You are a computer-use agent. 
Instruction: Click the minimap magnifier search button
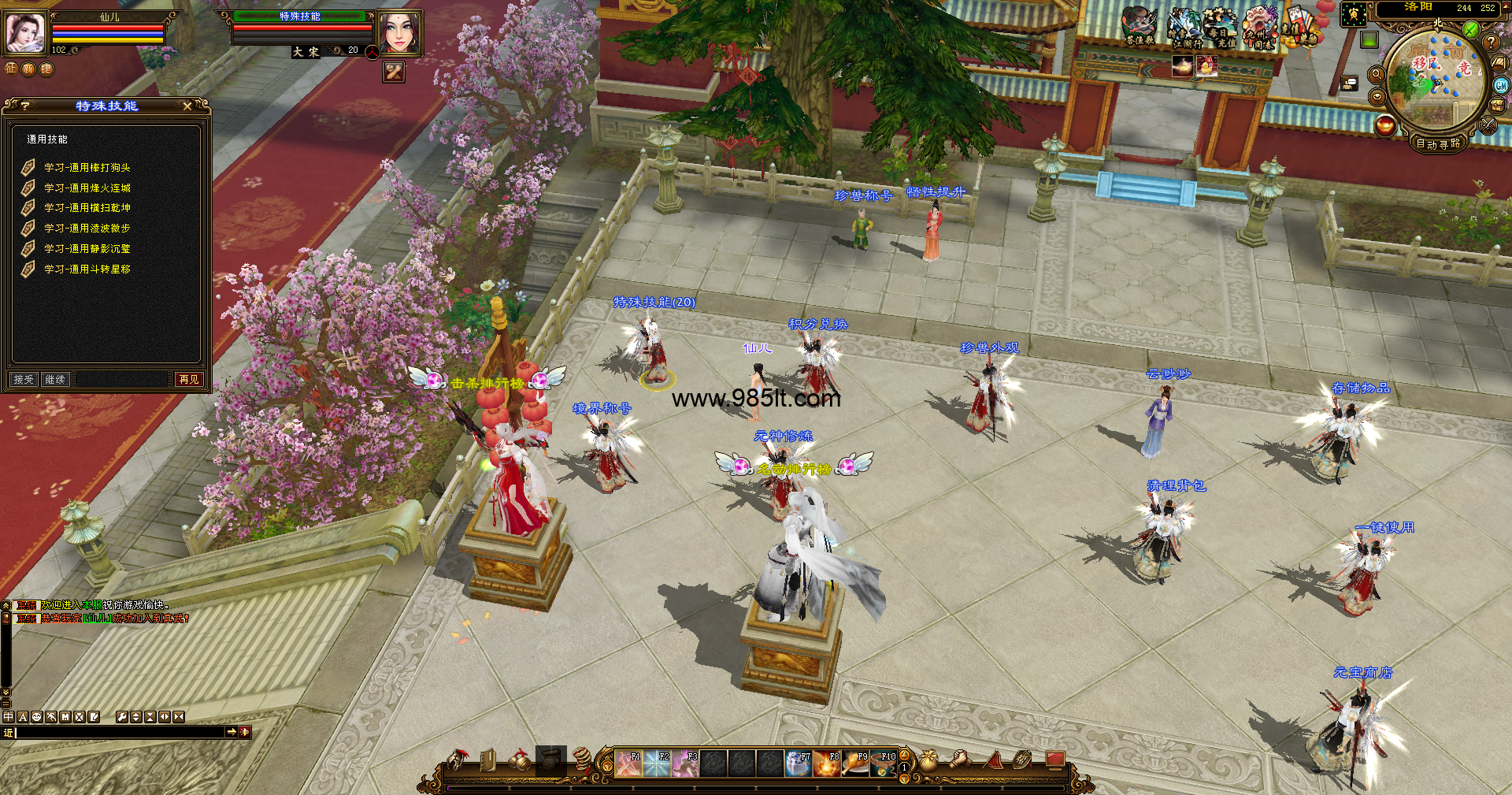[1377, 74]
